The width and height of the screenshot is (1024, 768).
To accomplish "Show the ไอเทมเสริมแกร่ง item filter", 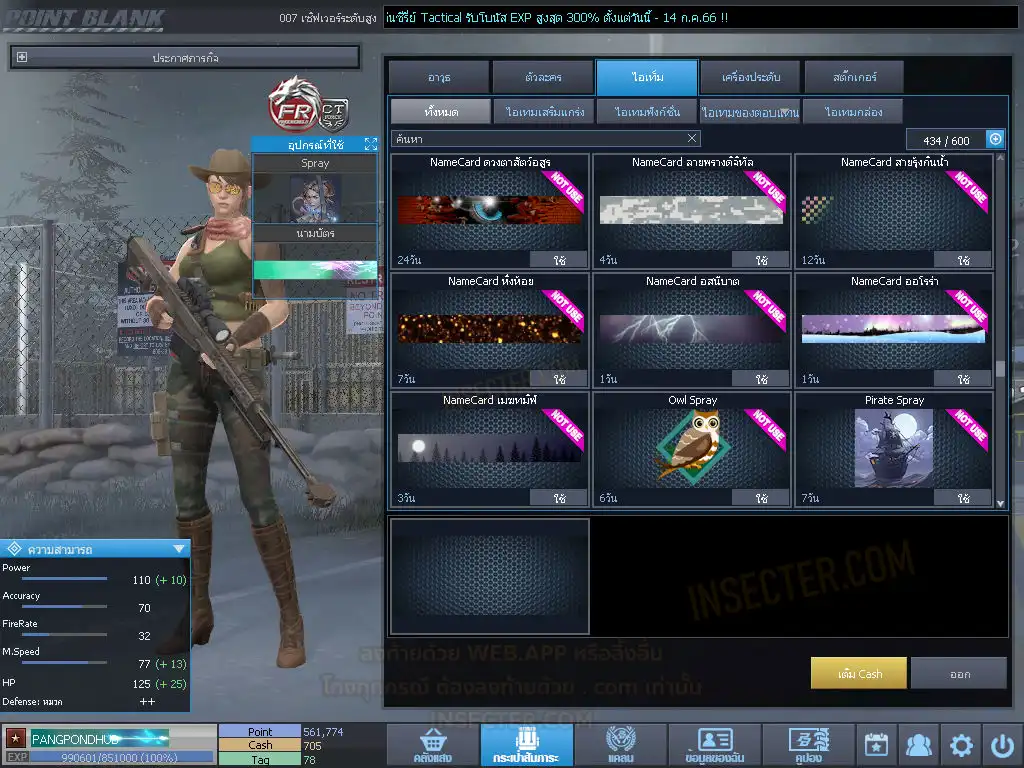I will (x=544, y=112).
